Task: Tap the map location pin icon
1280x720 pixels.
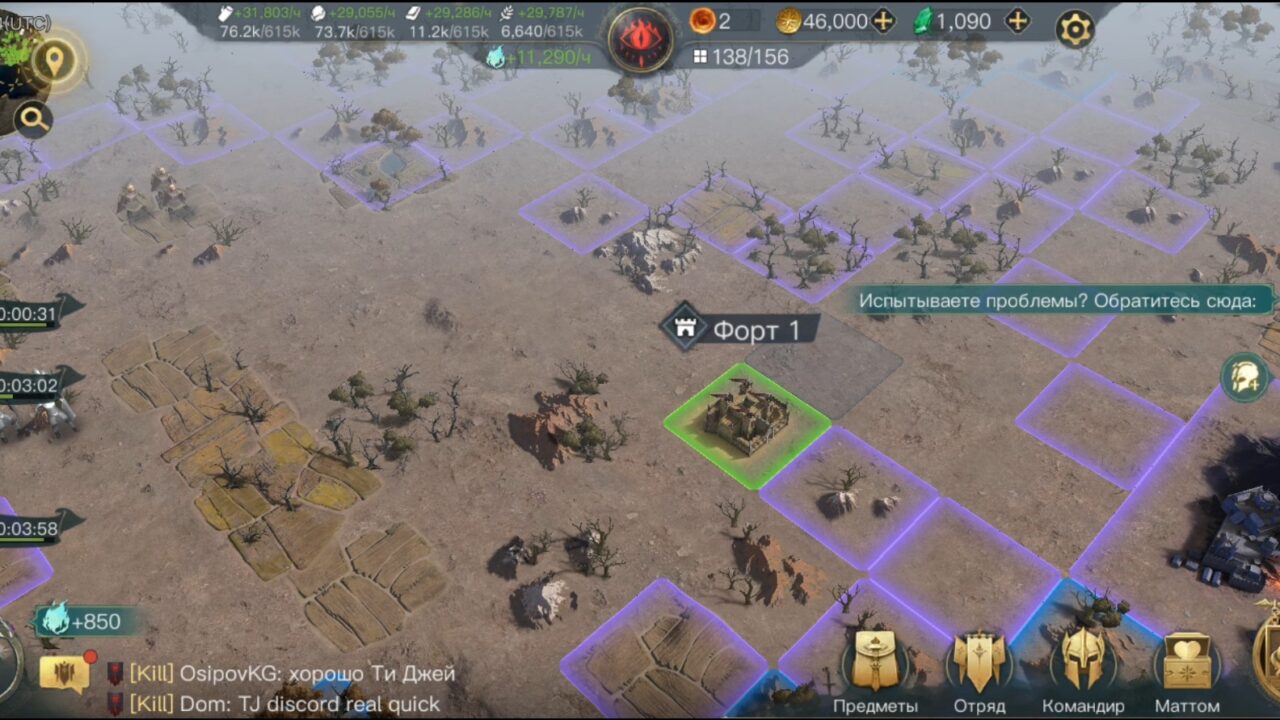Action: coord(54,60)
